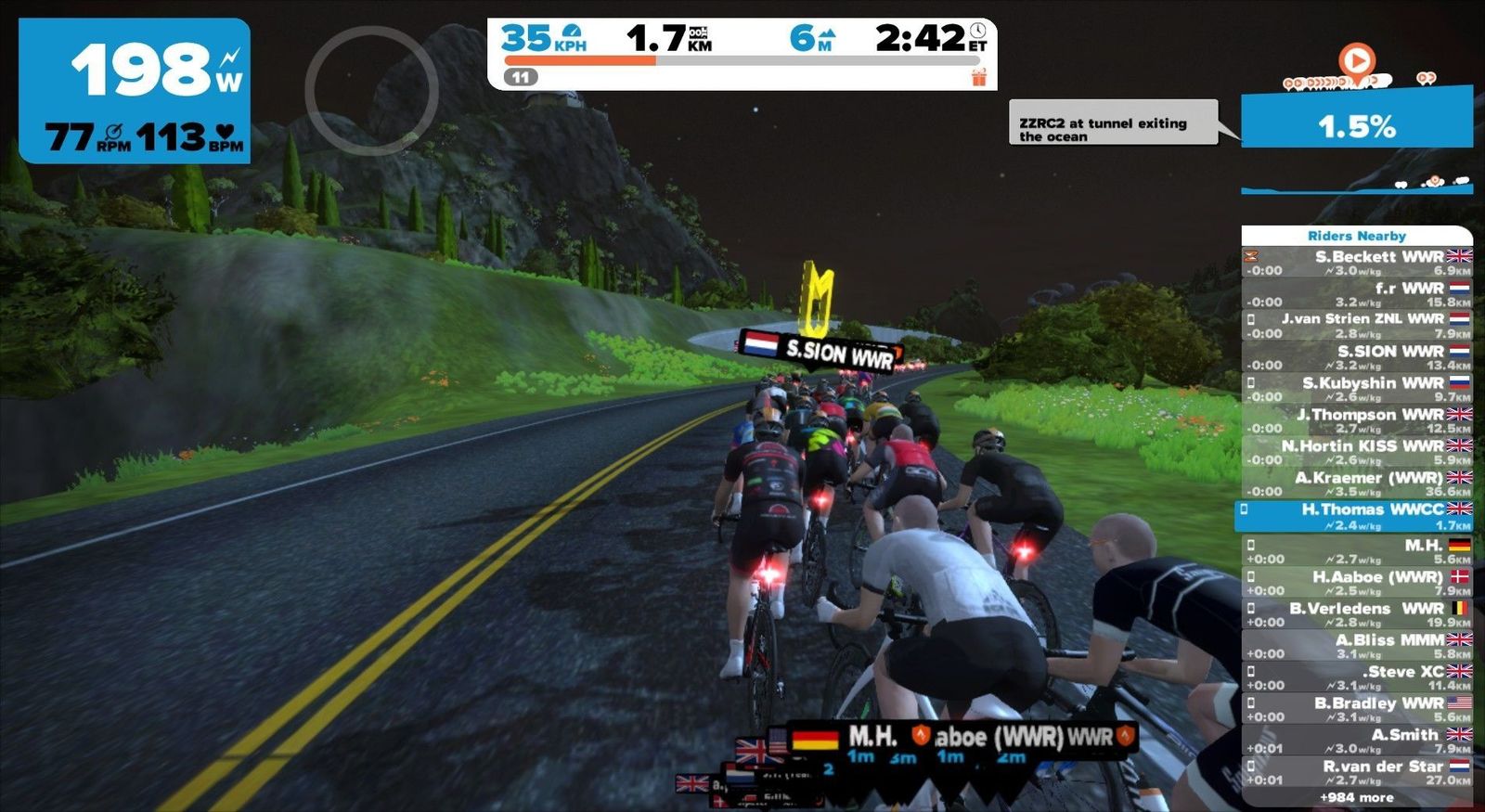The image size is (1485, 812).
Task: Click the empty power-up ring
Action: point(371,90)
